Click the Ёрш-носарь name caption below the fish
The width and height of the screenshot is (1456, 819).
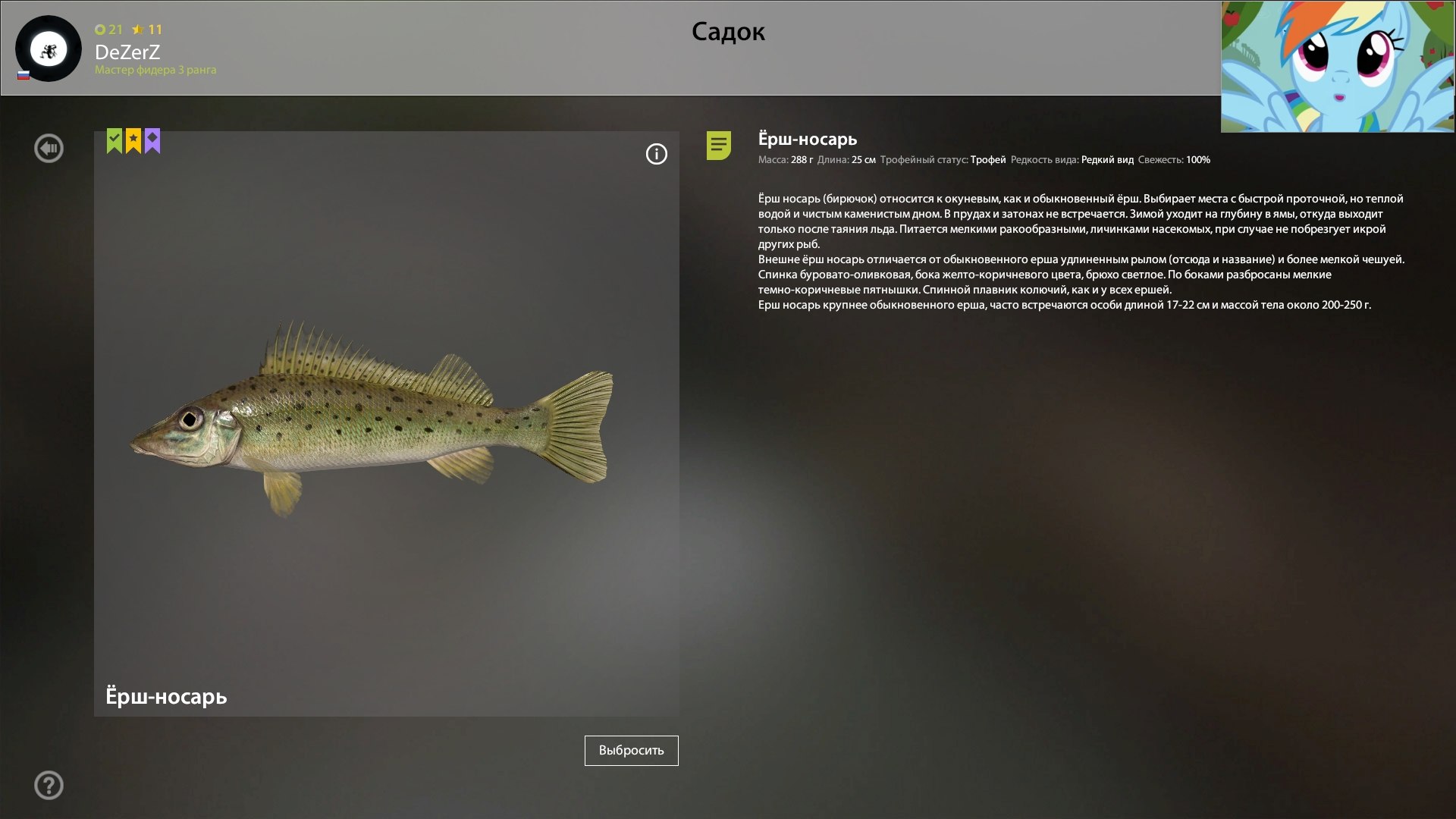[165, 696]
